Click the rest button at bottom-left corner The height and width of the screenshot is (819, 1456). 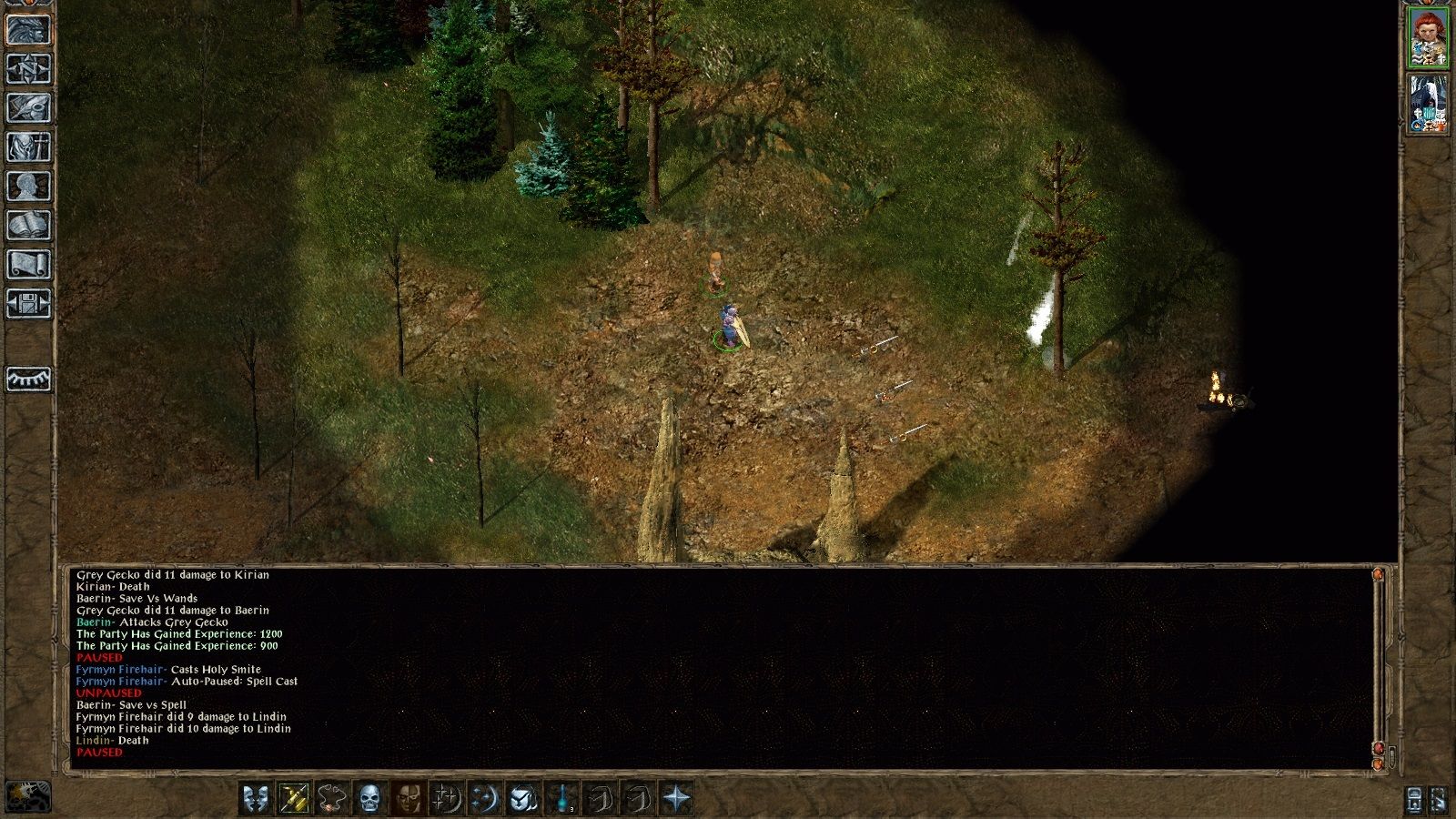[28, 796]
